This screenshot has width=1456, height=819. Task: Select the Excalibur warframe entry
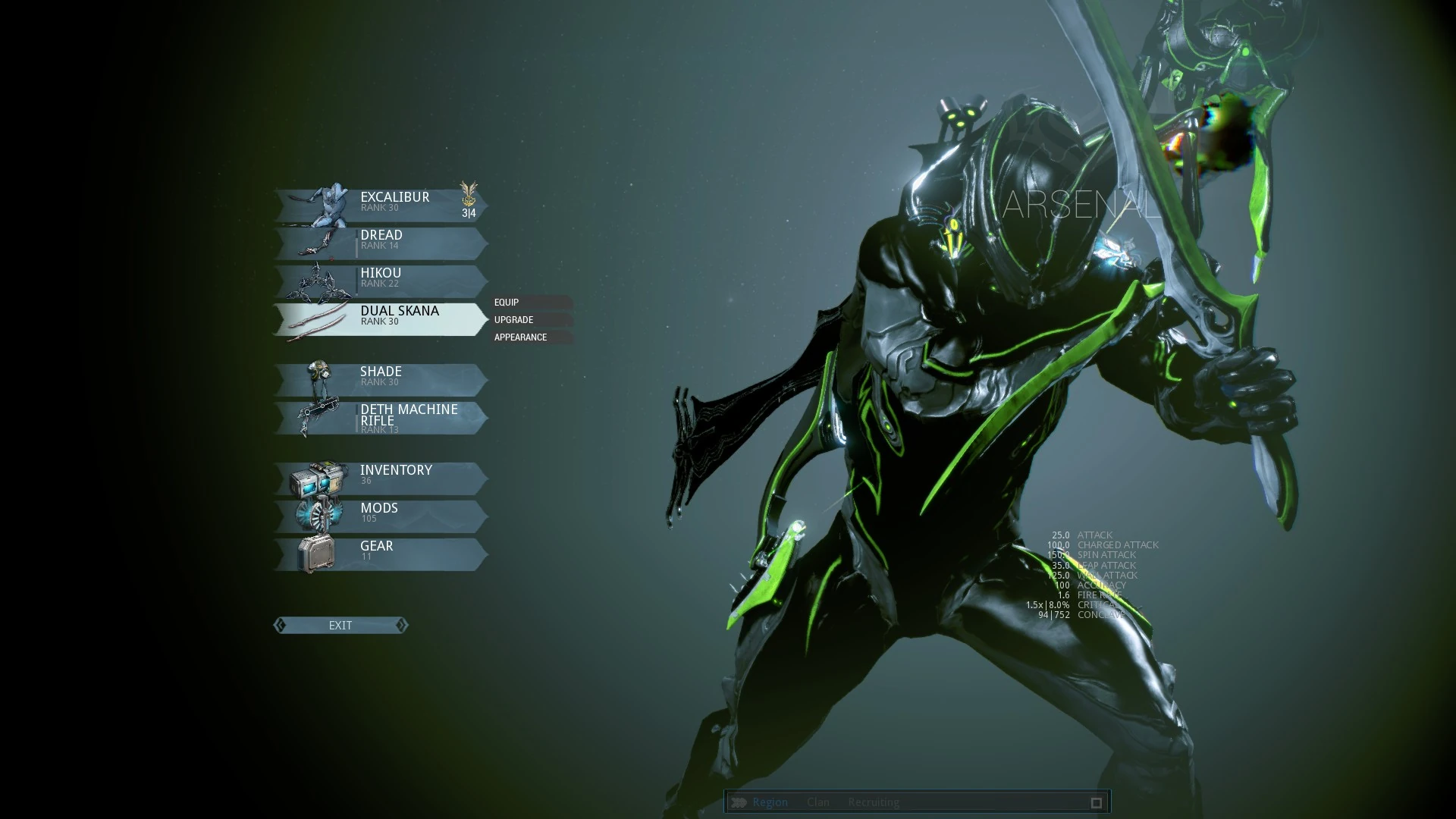click(381, 205)
